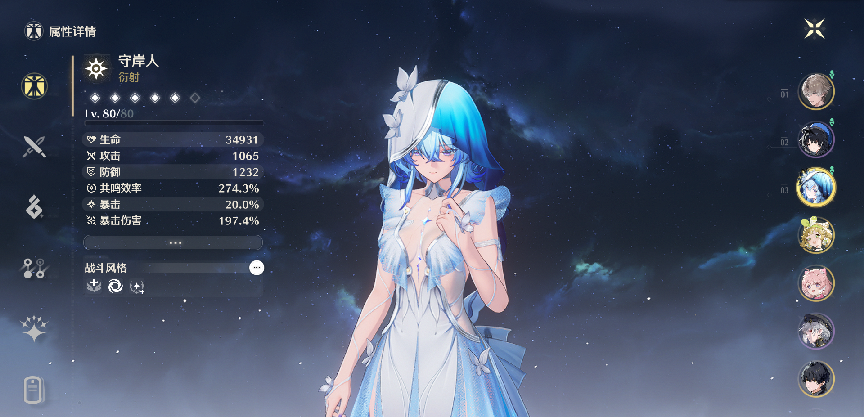Show combat style details via round ellipsis button
The height and width of the screenshot is (417, 864).
tap(257, 268)
